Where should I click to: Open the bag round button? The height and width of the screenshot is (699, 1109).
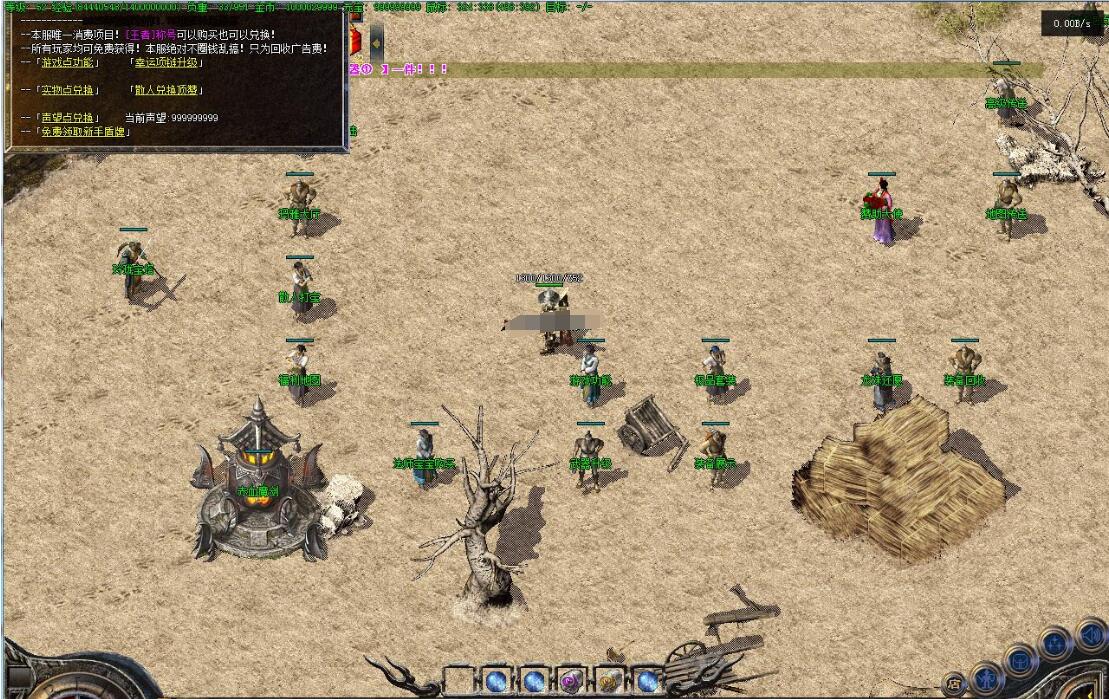[1019, 660]
